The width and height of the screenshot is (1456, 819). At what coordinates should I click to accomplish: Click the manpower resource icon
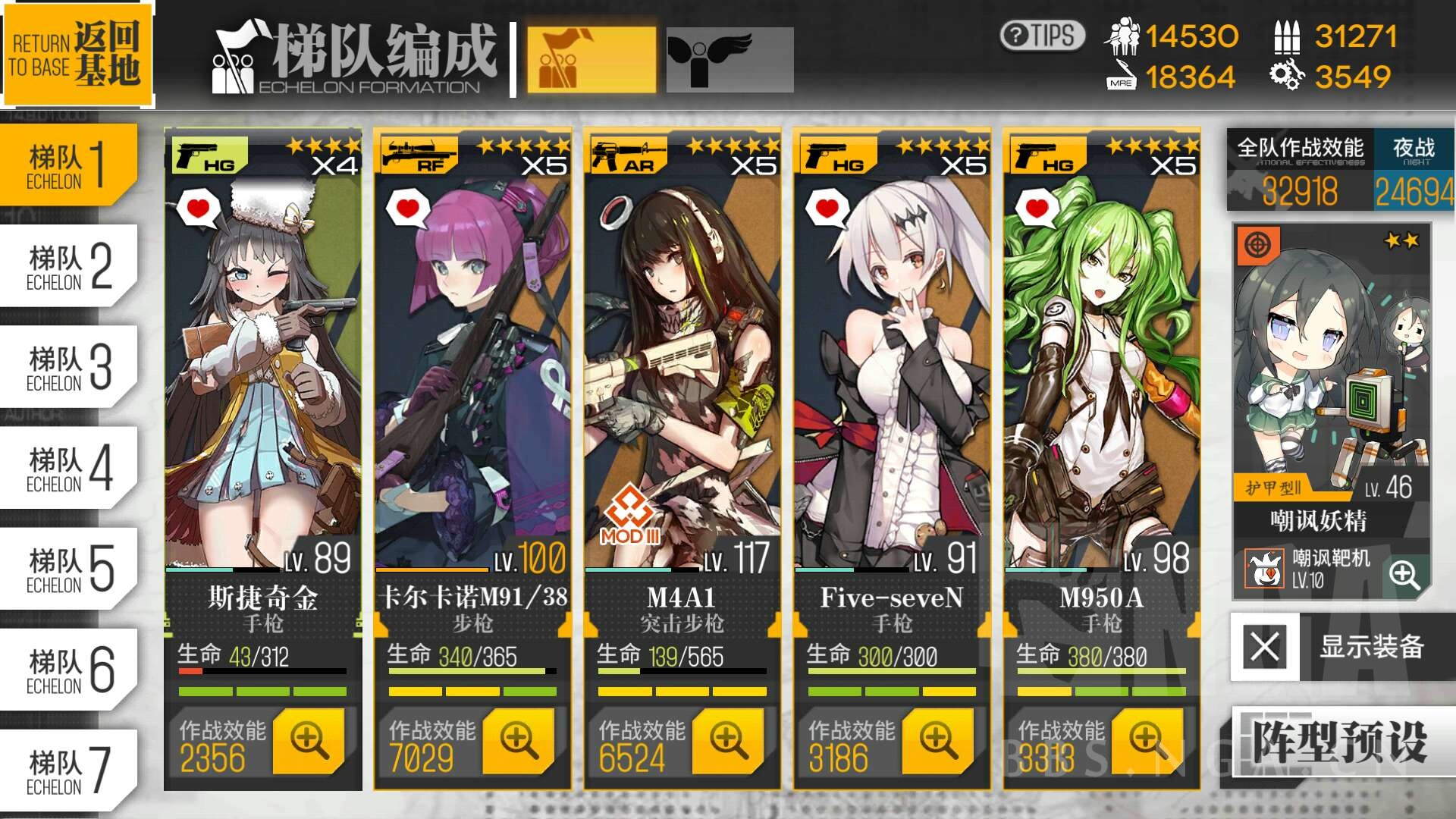point(1126,34)
